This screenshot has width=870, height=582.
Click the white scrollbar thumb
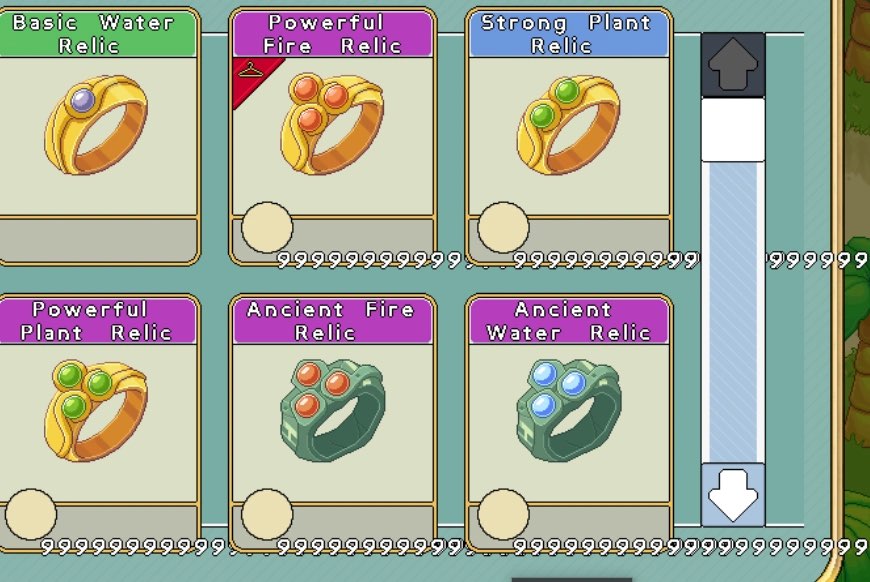coord(733,129)
